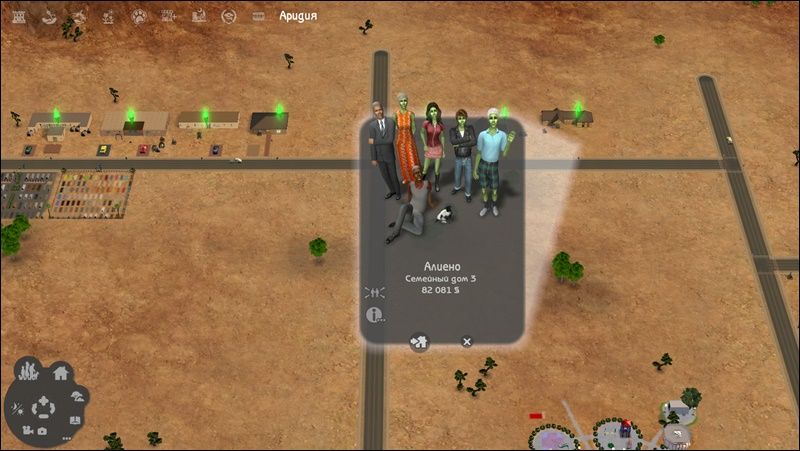Select the round face icon in top bar
Viewport: 800px width, 451px height.
(x=228, y=16)
